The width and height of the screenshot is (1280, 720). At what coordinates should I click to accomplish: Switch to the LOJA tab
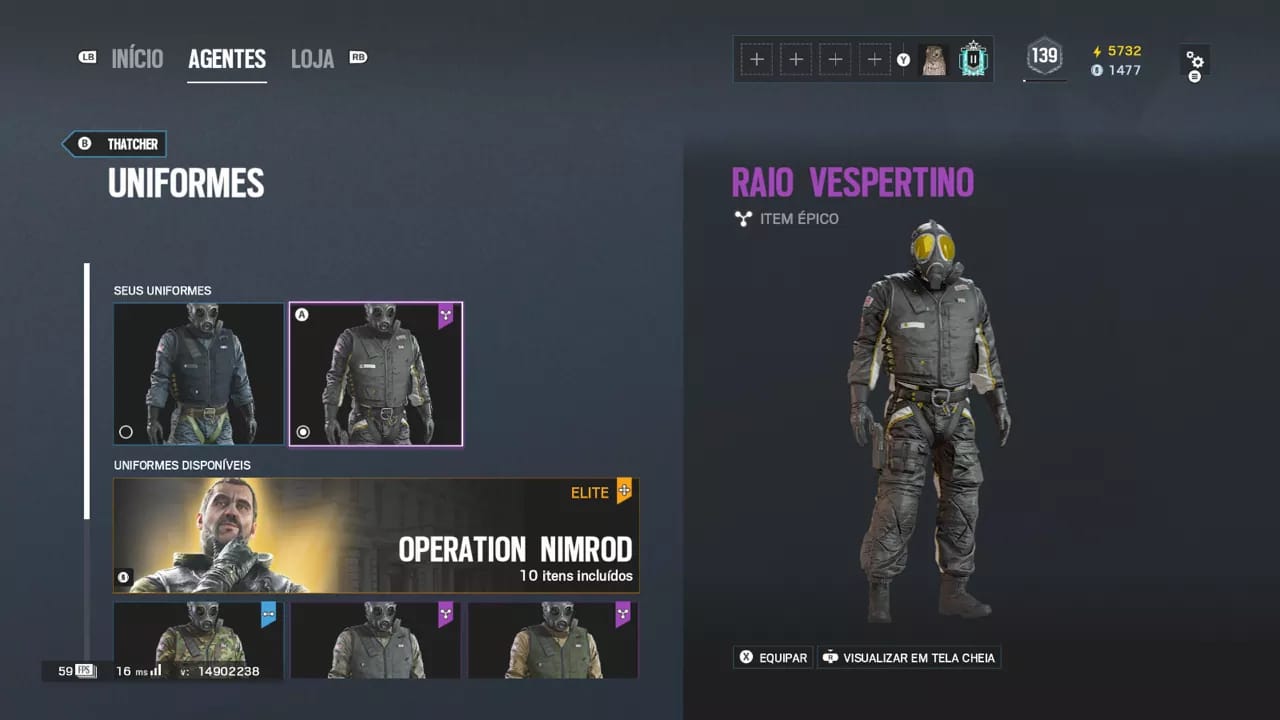(x=312, y=58)
